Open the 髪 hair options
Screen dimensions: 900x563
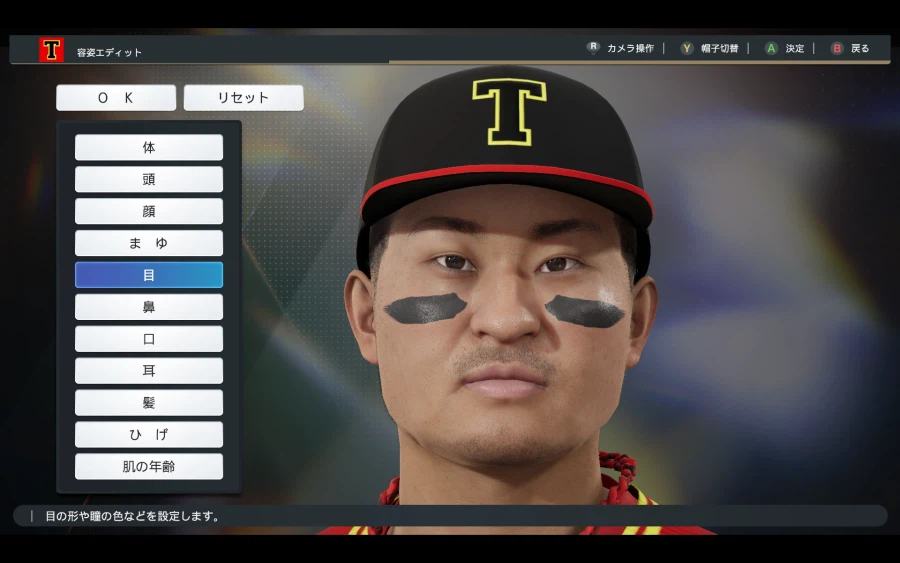click(x=149, y=403)
